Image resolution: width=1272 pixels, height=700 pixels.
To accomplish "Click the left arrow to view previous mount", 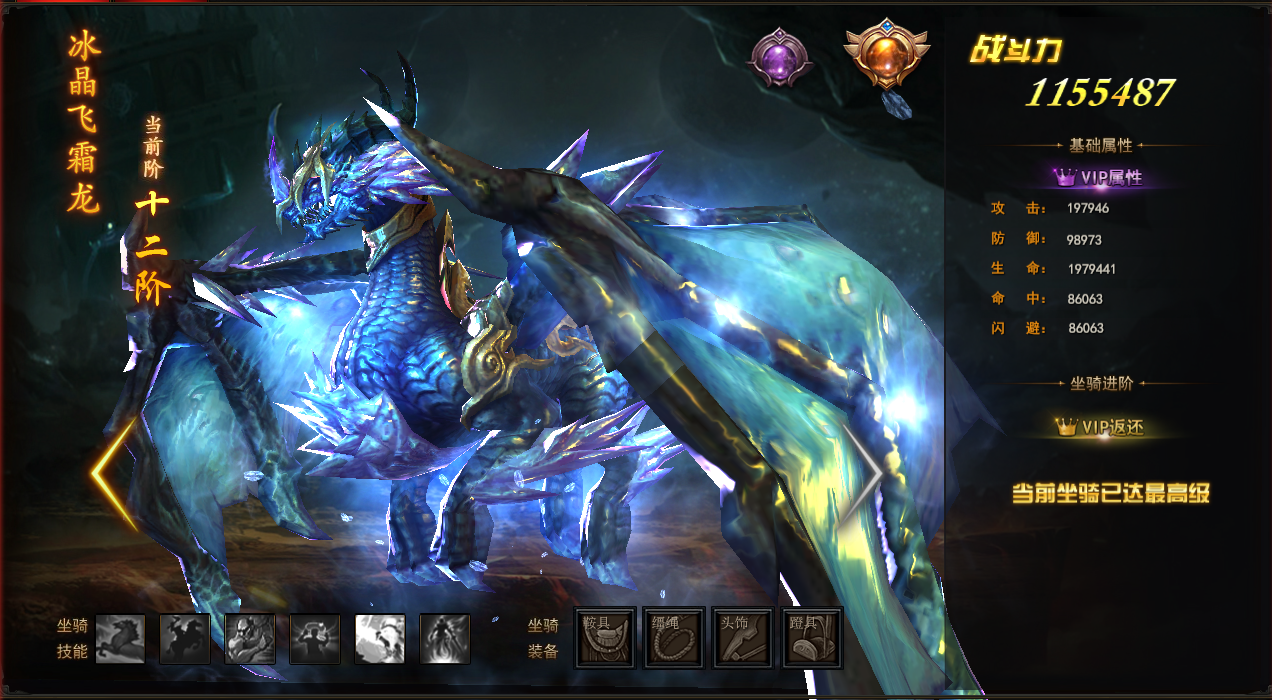I will click(x=113, y=473).
